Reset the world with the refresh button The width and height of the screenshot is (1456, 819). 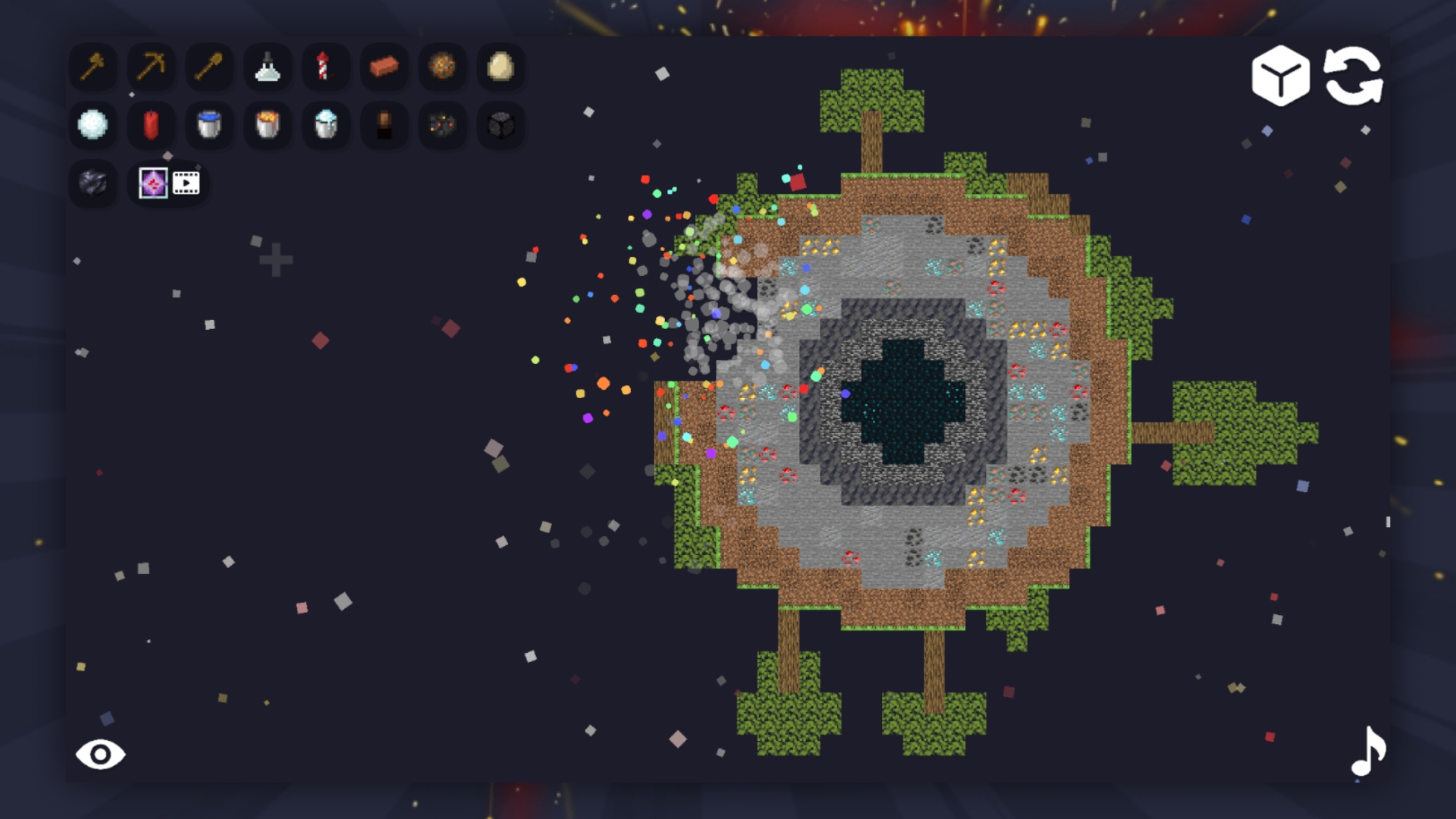[1354, 76]
